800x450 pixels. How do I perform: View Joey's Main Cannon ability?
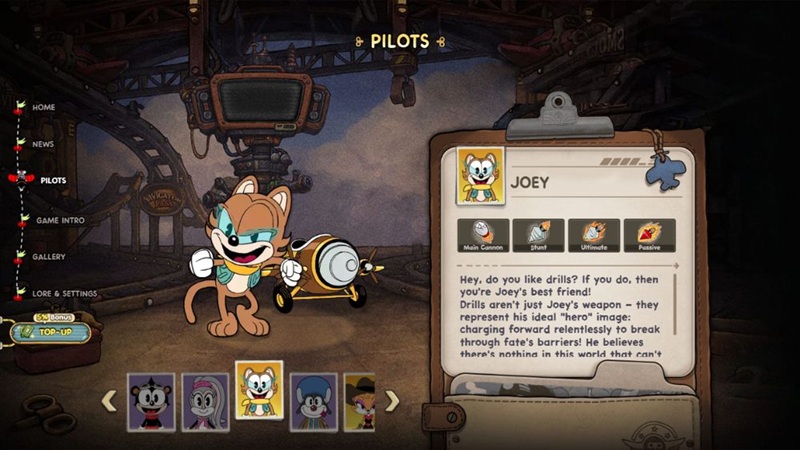pyautogui.click(x=482, y=235)
